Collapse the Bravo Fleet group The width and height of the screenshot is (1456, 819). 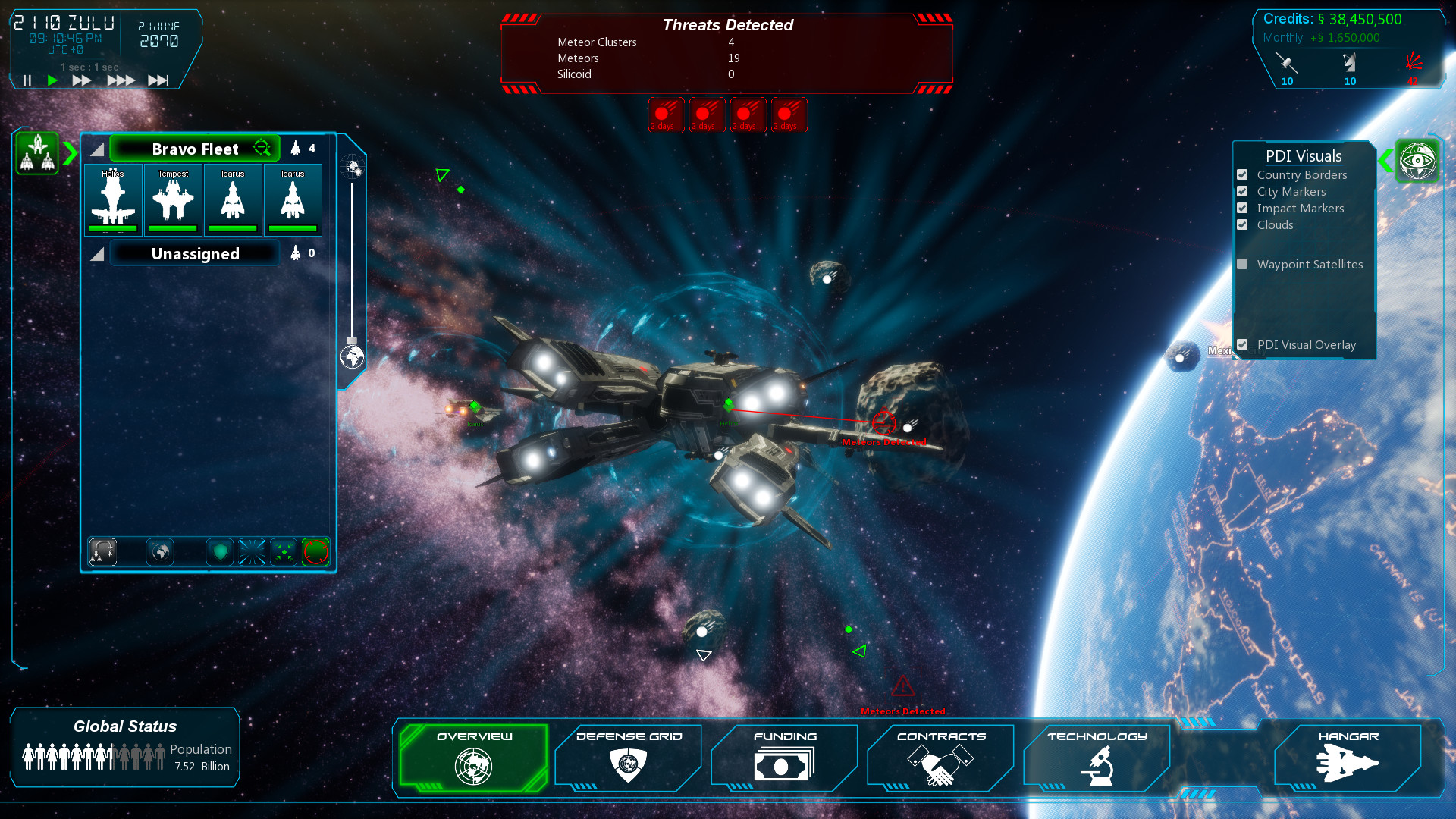pos(96,149)
